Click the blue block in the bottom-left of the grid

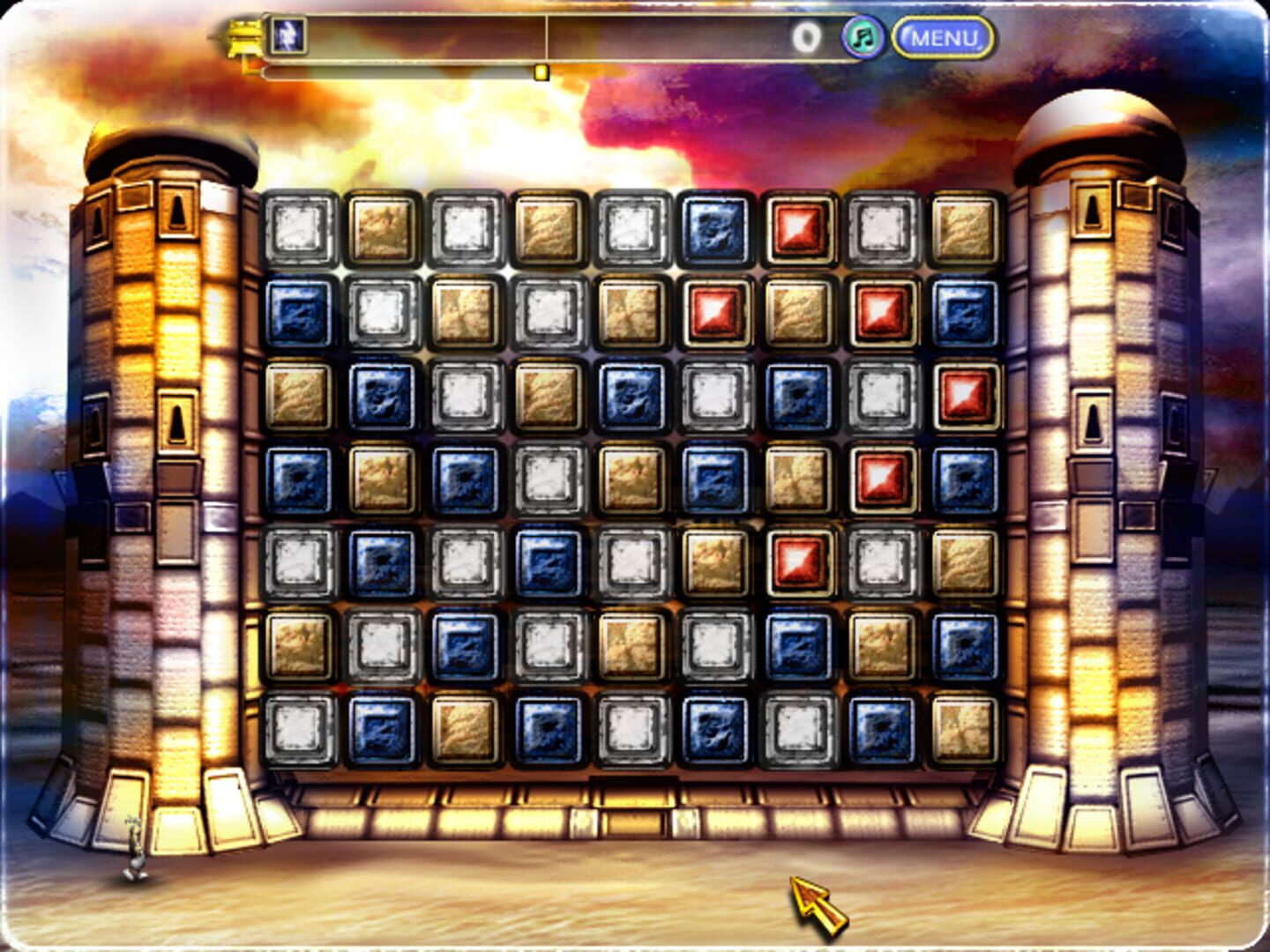384,725
